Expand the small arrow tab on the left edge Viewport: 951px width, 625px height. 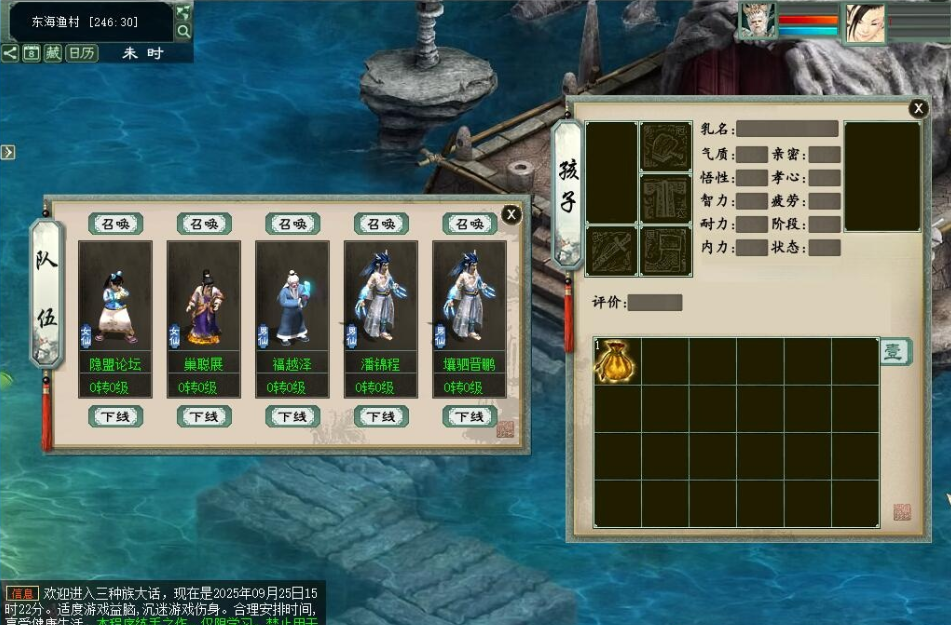7,152
